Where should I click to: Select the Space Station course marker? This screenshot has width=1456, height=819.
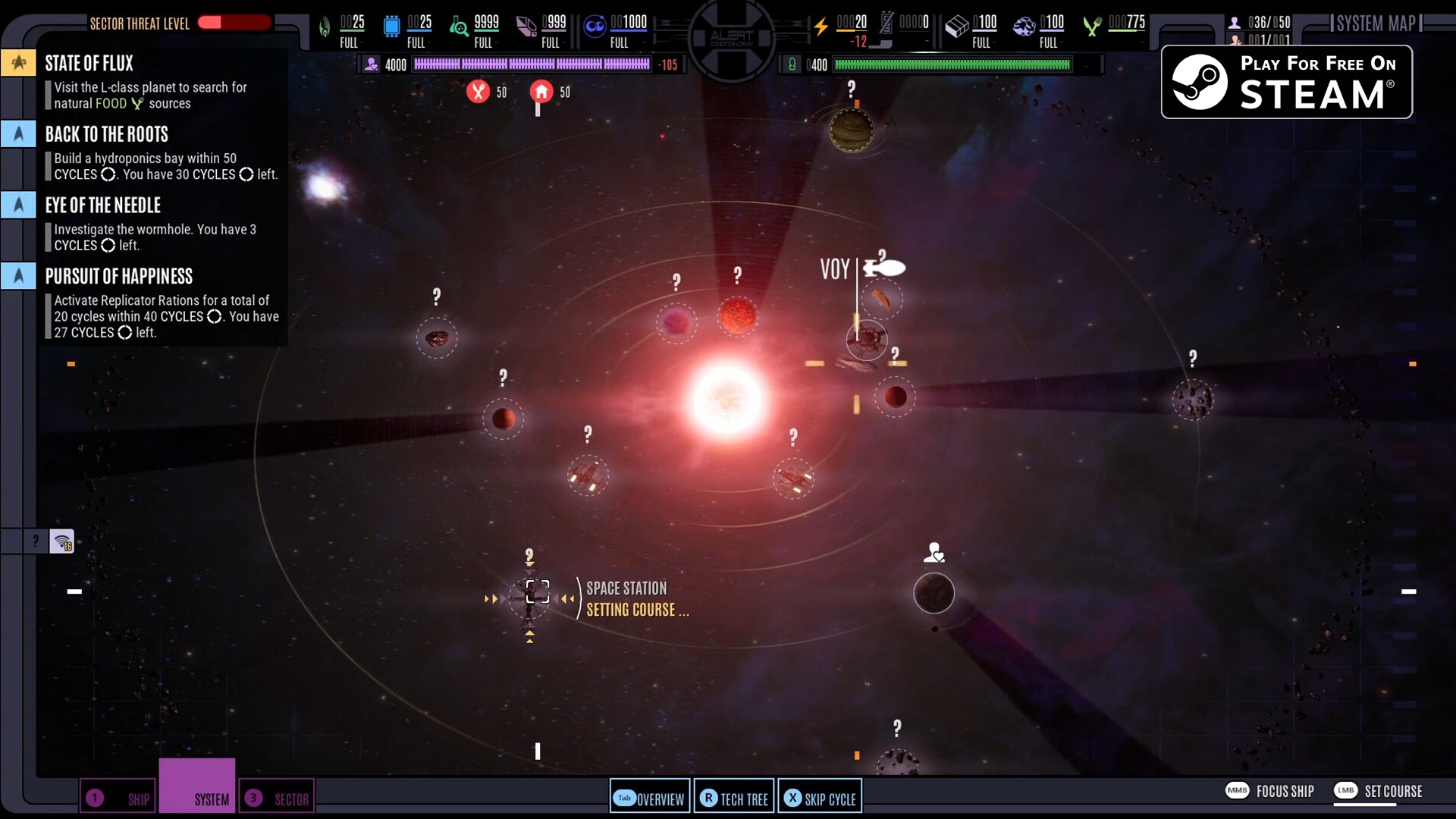click(538, 591)
